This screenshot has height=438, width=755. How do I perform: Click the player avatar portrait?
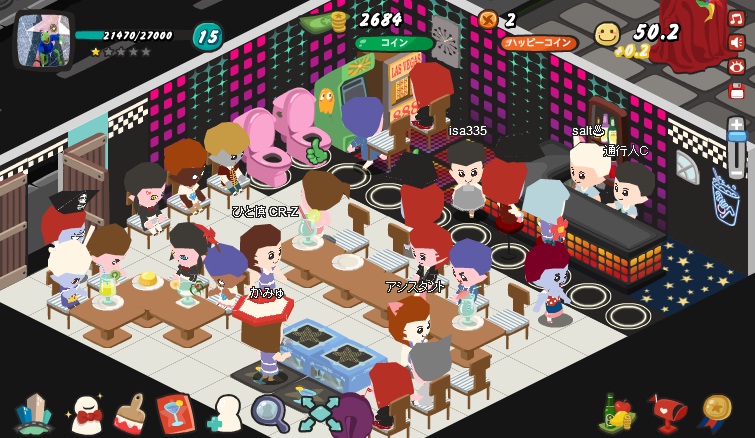tap(44, 40)
